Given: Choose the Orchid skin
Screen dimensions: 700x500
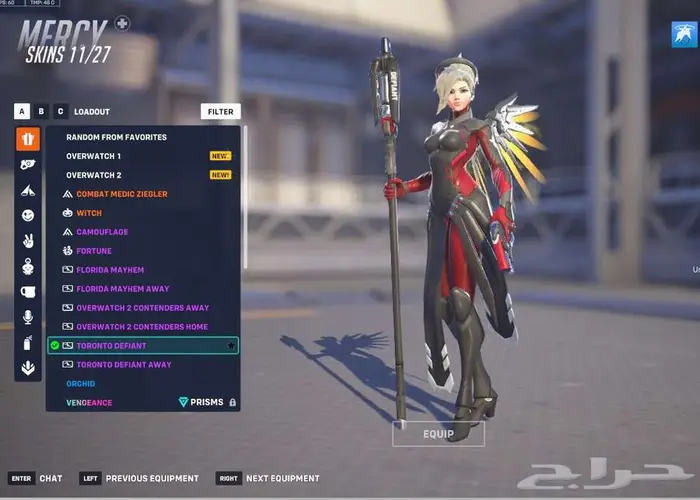Looking at the screenshot, I should click(81, 384).
